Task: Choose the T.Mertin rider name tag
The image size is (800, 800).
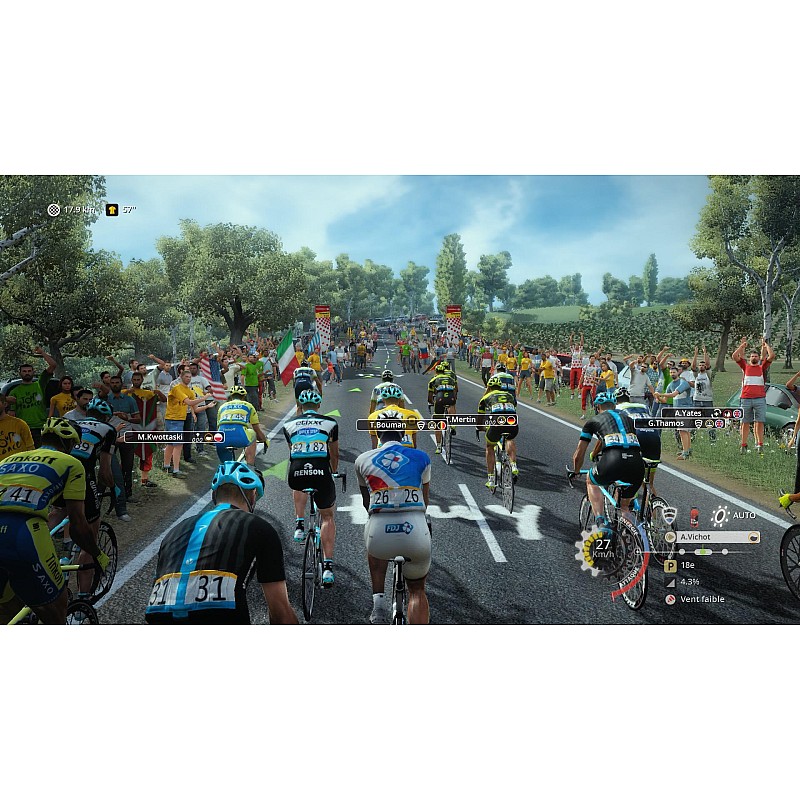Action: 478,420
